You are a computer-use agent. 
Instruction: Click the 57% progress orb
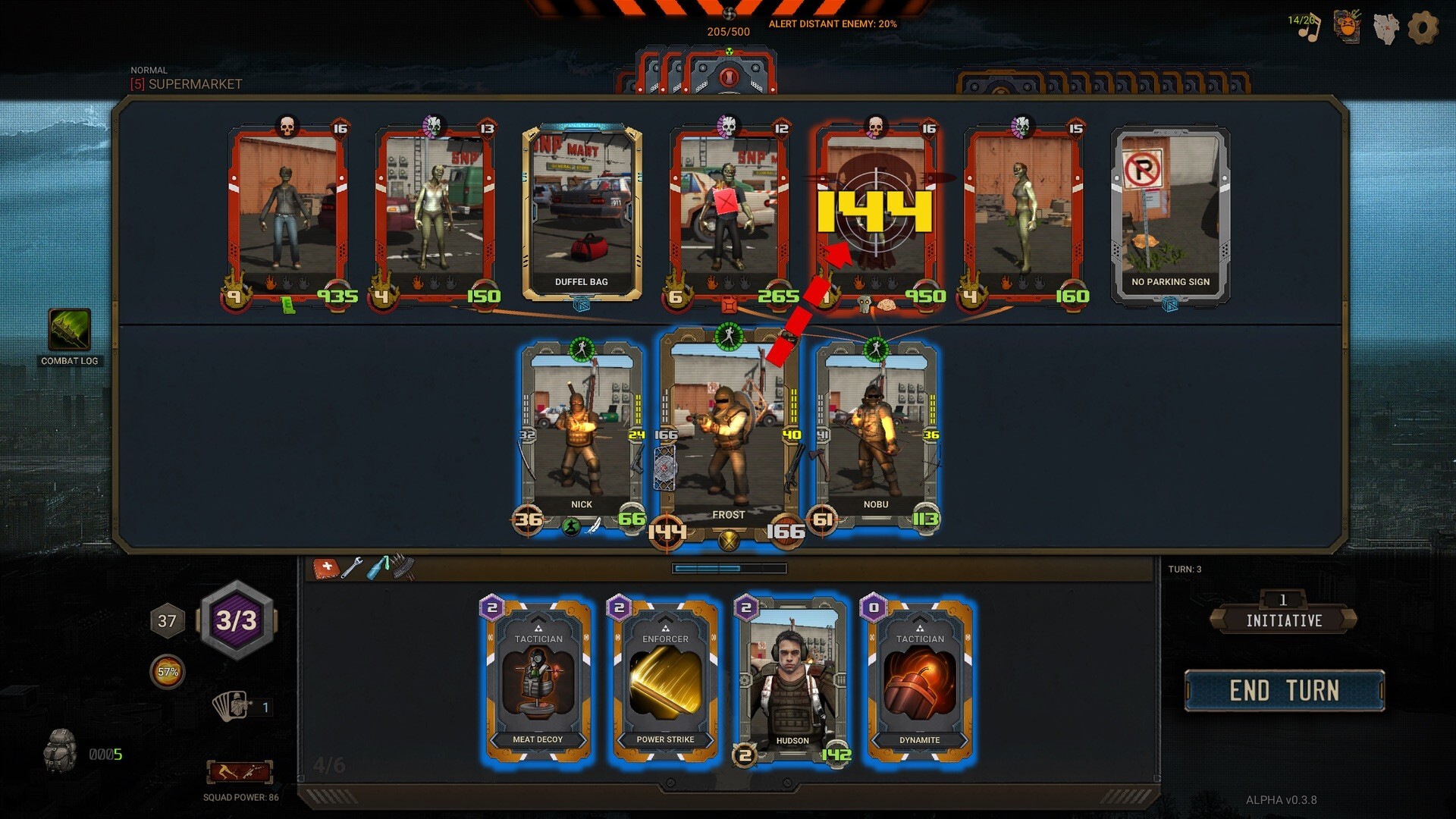[x=168, y=670]
